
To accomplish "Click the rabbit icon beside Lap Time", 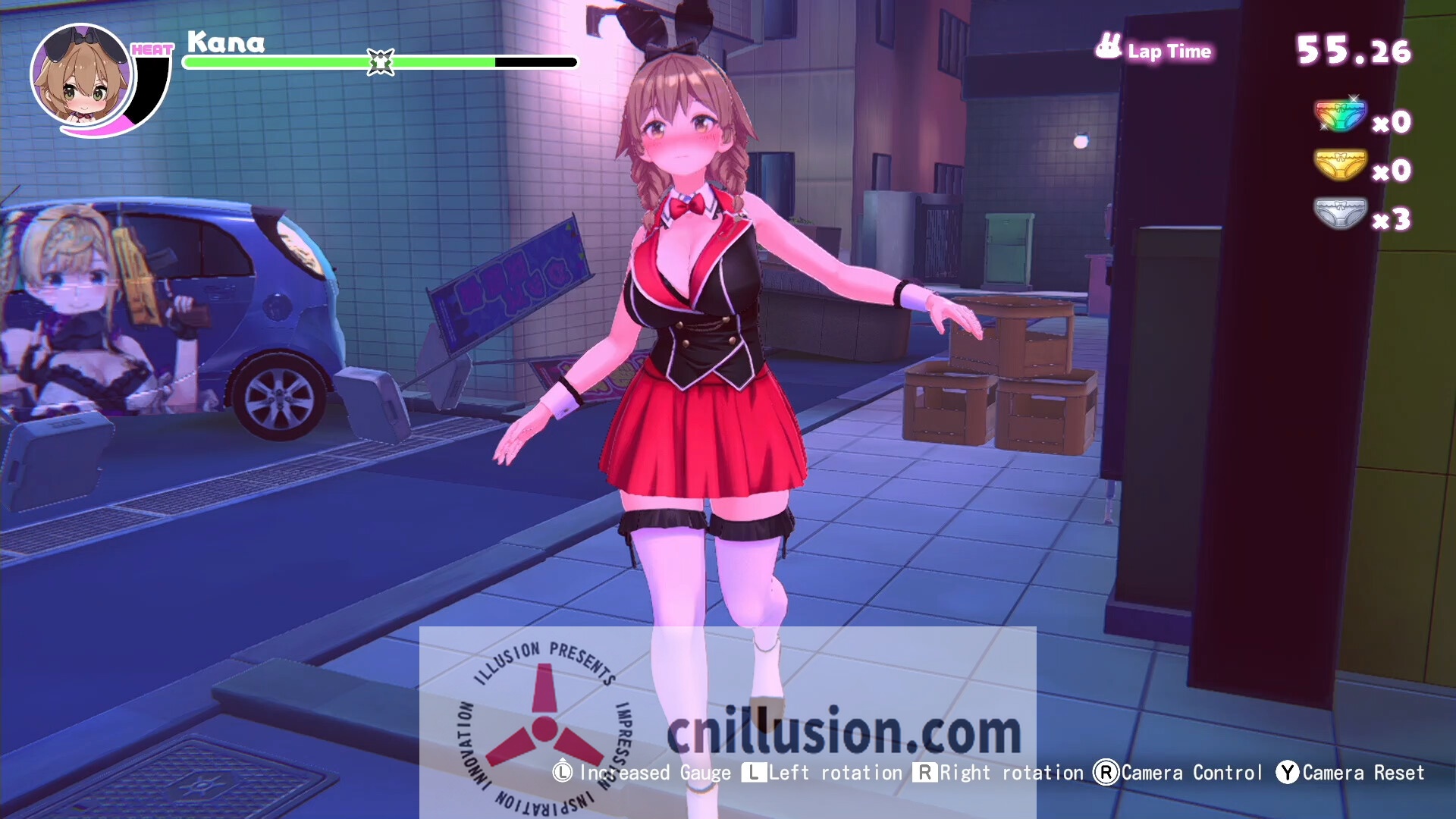I will click(1108, 47).
